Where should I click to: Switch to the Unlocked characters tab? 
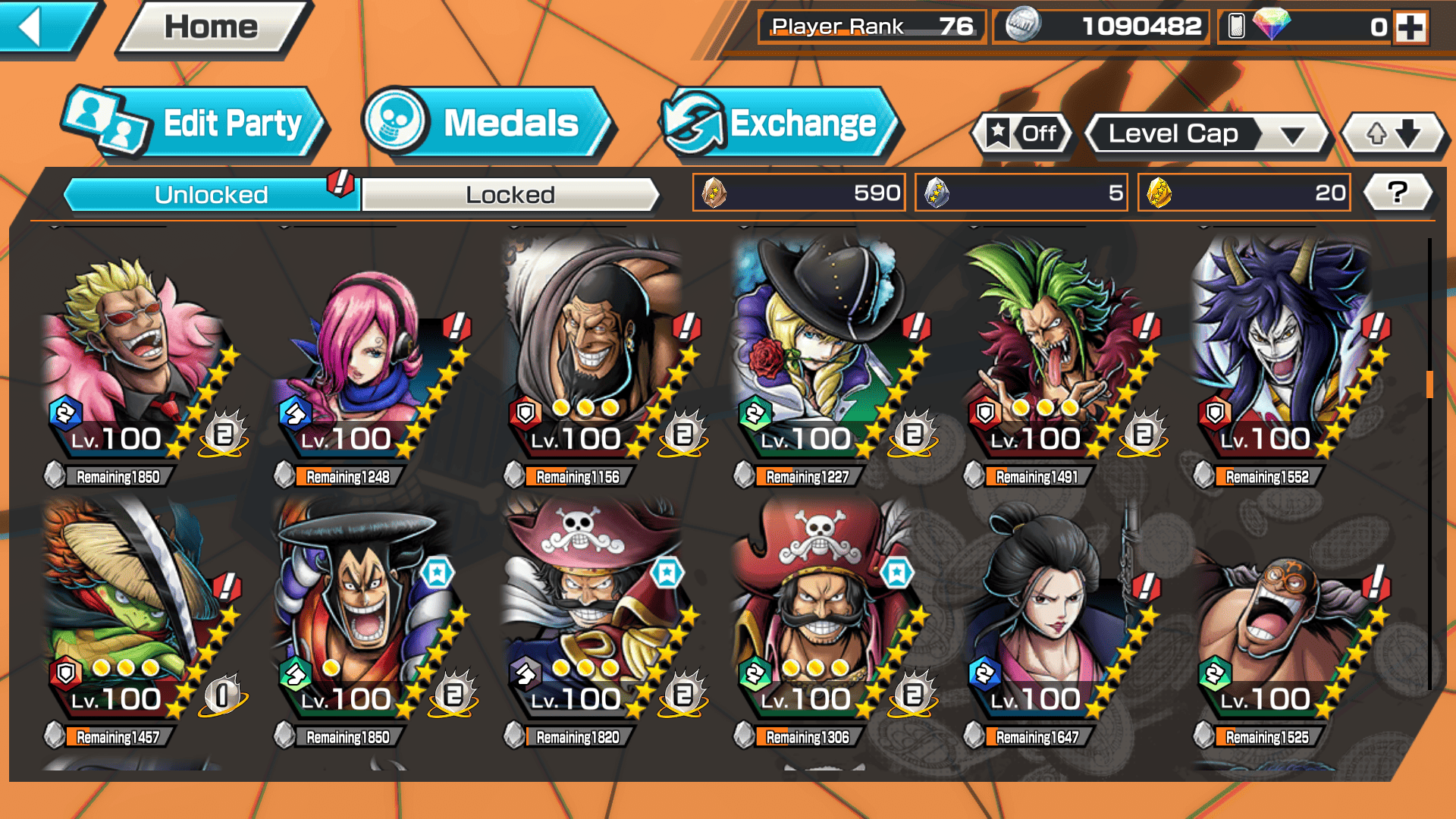211,195
